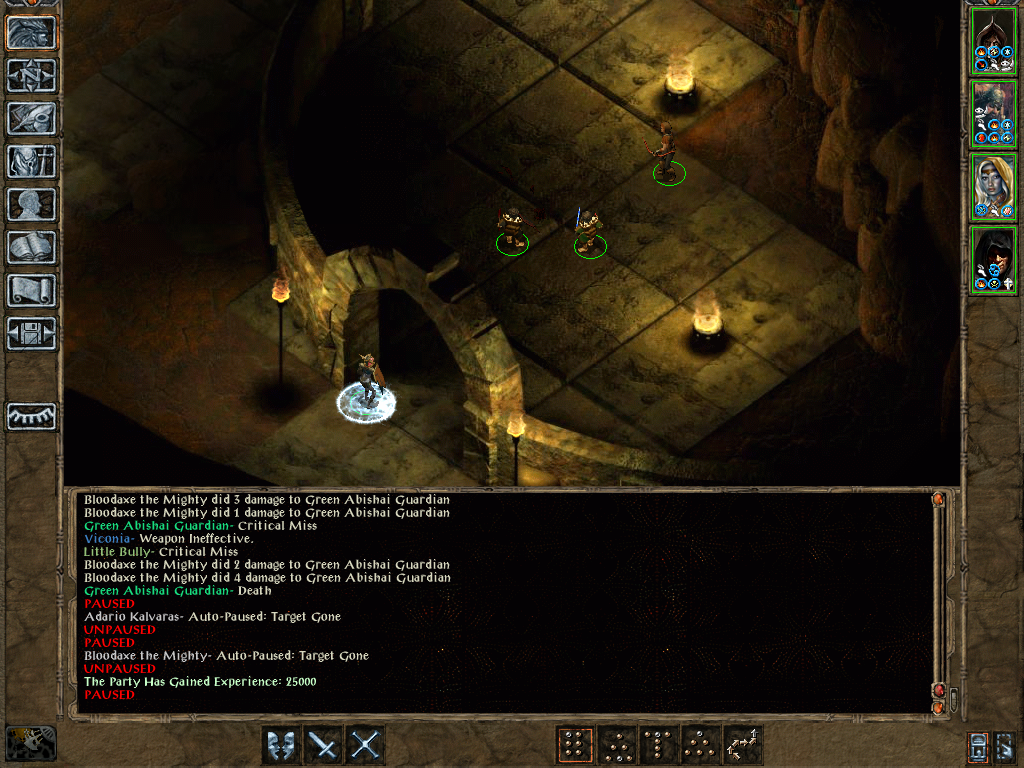Screen dimensions: 1024x768
Task: Click the Return to Game face button
Action: pos(31,33)
